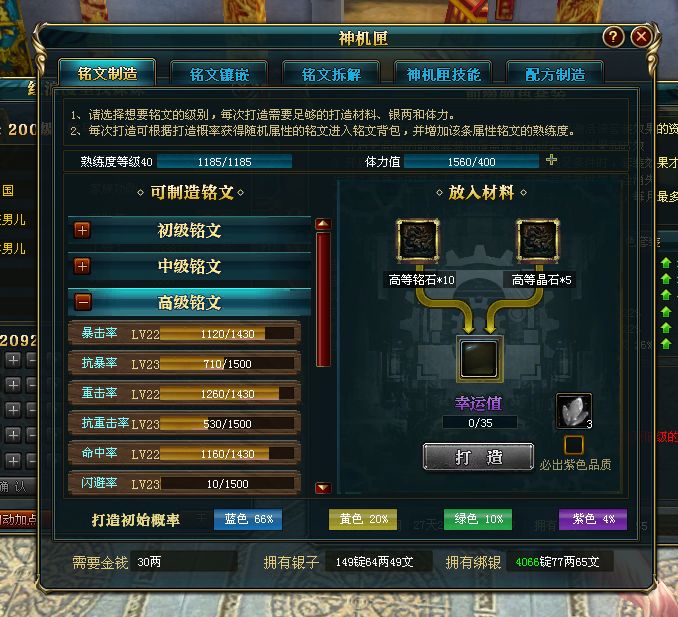Viewport: 678px width, 617px height.
Task: Open the 铭文拆解 tab
Action: click(331, 75)
